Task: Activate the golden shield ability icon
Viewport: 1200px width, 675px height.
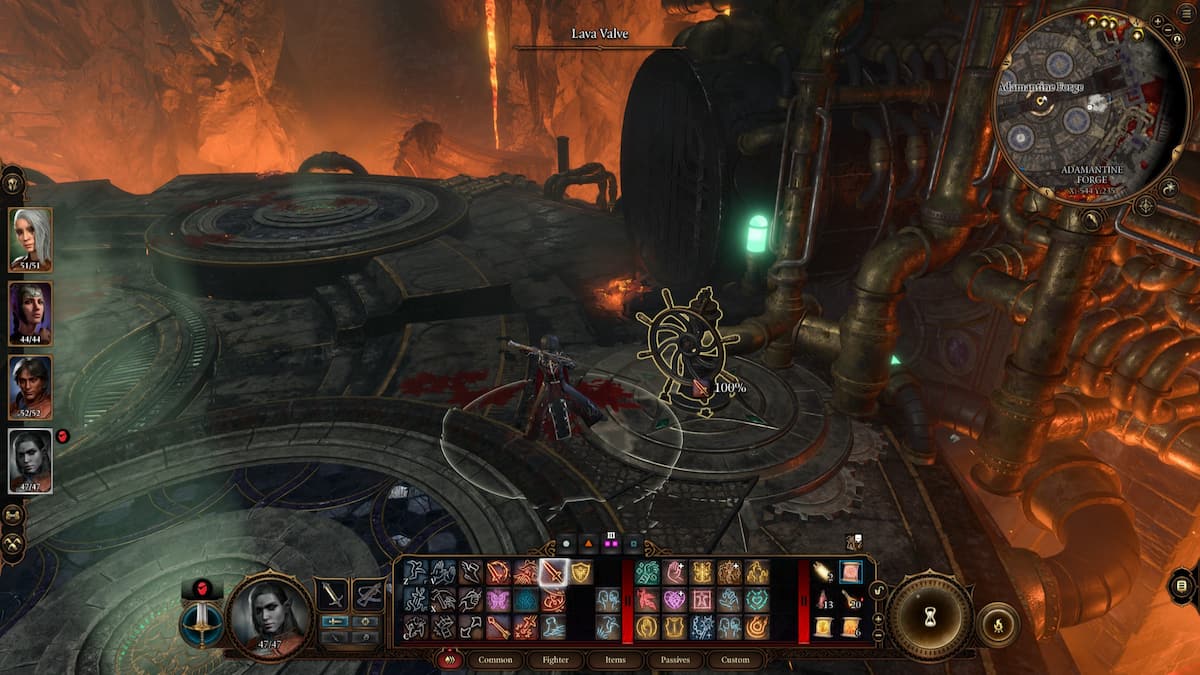Action: (x=580, y=572)
